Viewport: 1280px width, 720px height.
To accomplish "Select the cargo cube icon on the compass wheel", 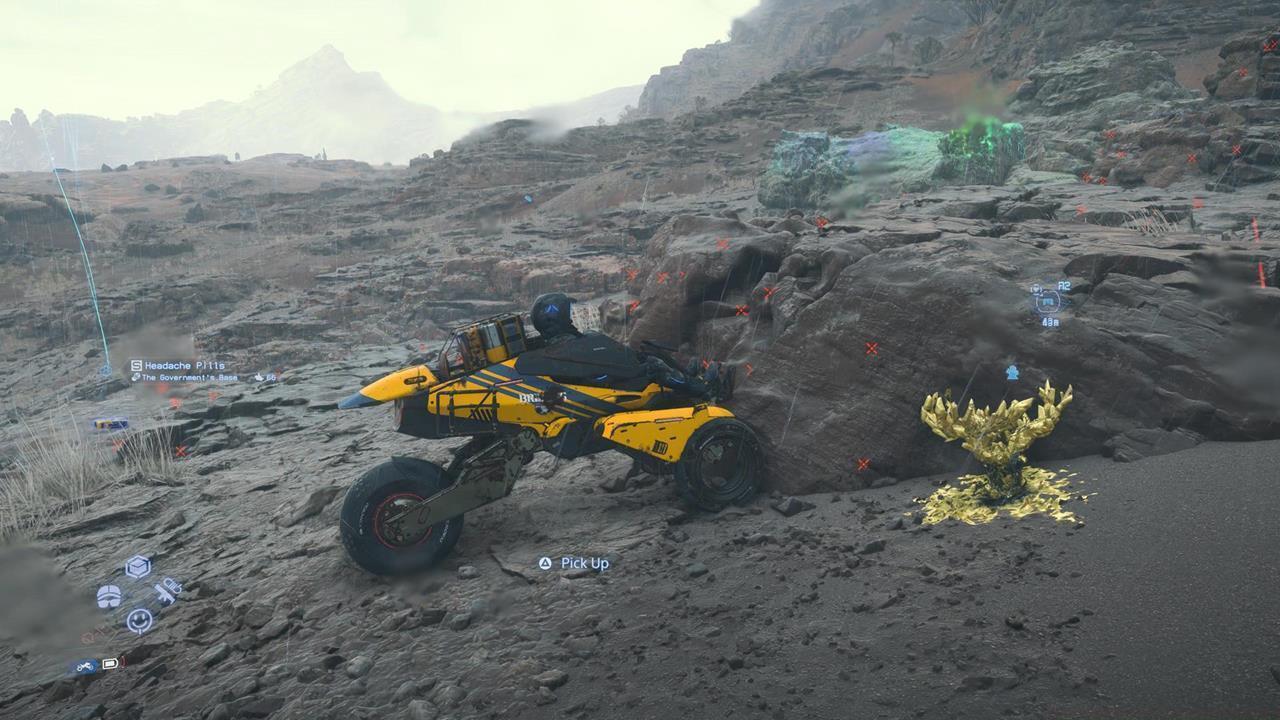I will coord(137,567).
